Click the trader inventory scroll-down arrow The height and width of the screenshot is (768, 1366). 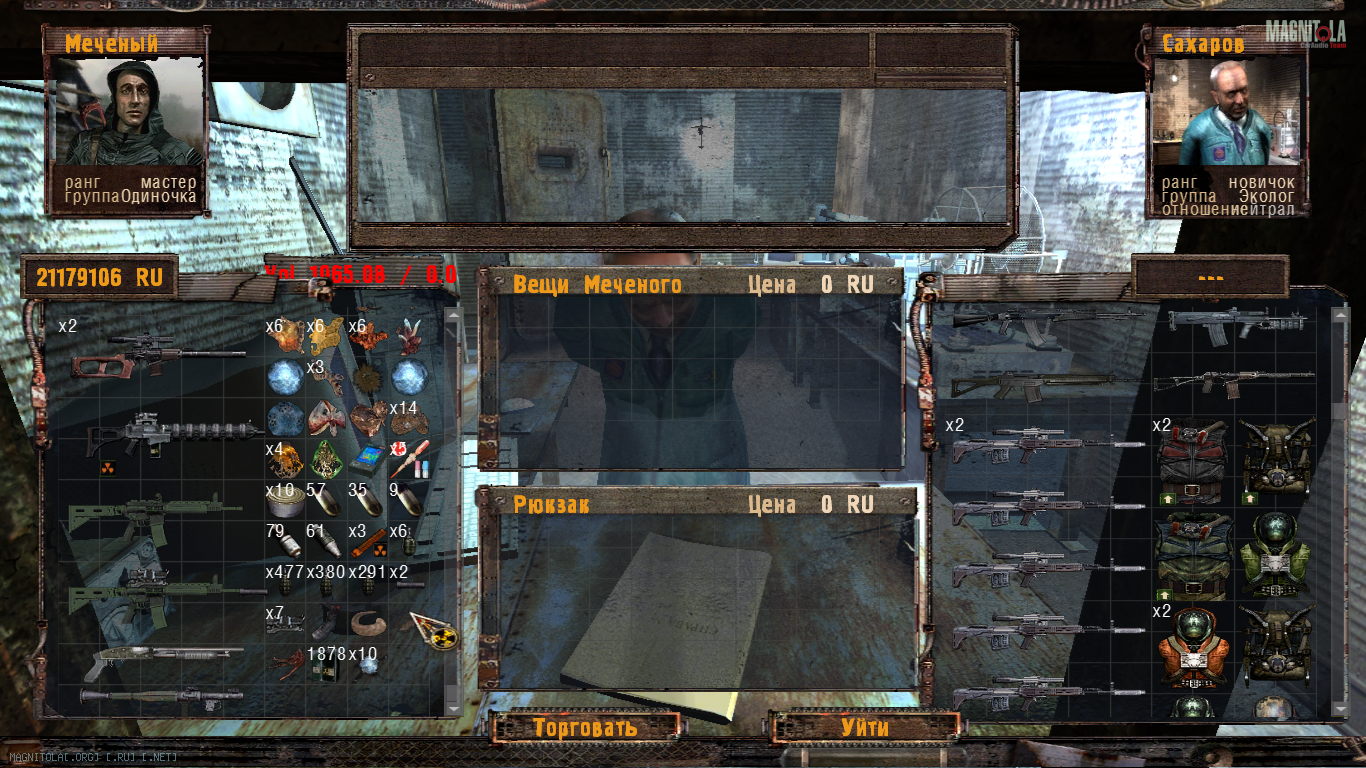1340,707
